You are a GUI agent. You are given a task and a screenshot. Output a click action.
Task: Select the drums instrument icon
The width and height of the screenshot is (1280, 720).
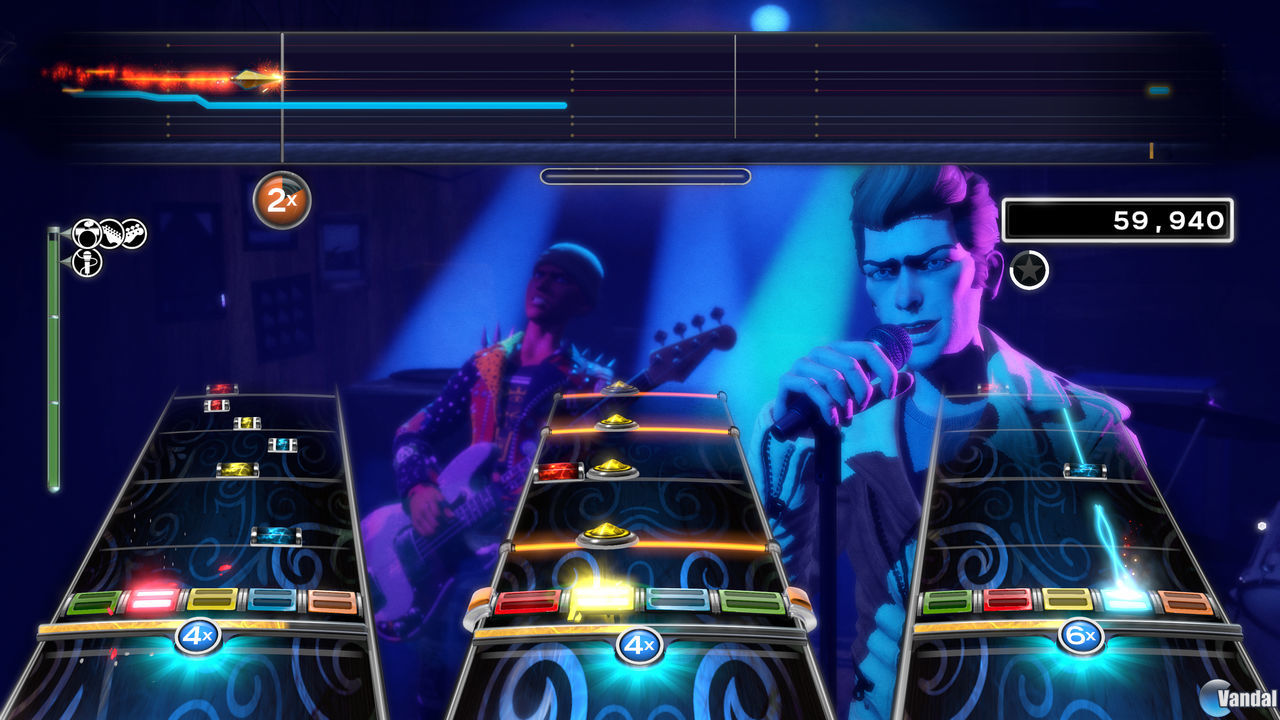(x=86, y=232)
